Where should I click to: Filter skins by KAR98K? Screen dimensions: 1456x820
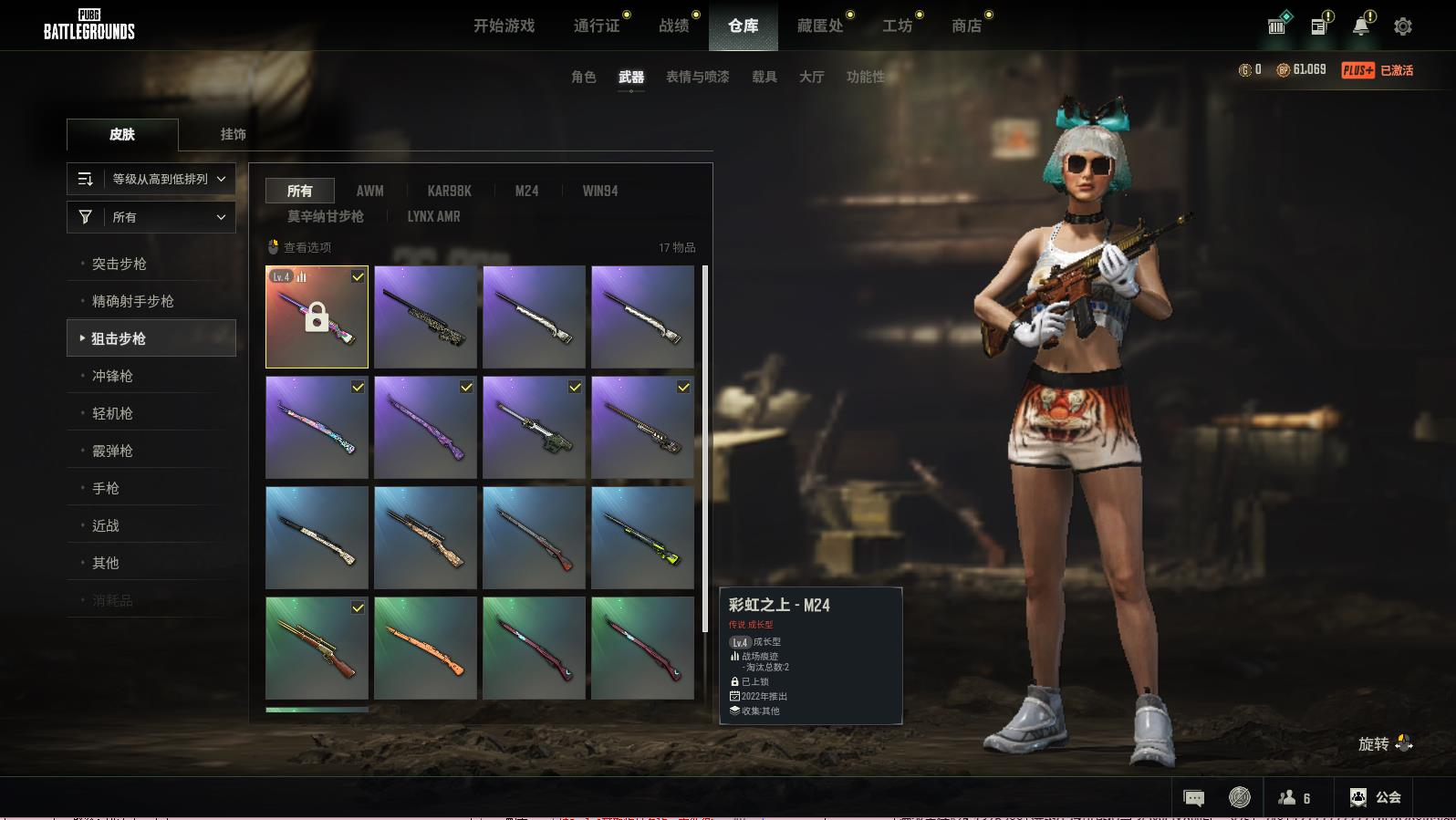coord(449,191)
